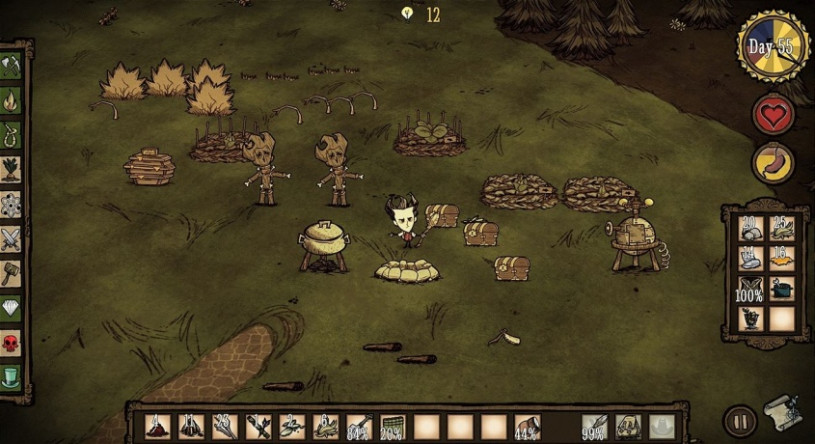Switch to the Survival rope-trap tab
Screen dimensions: 815x444
[11, 135]
